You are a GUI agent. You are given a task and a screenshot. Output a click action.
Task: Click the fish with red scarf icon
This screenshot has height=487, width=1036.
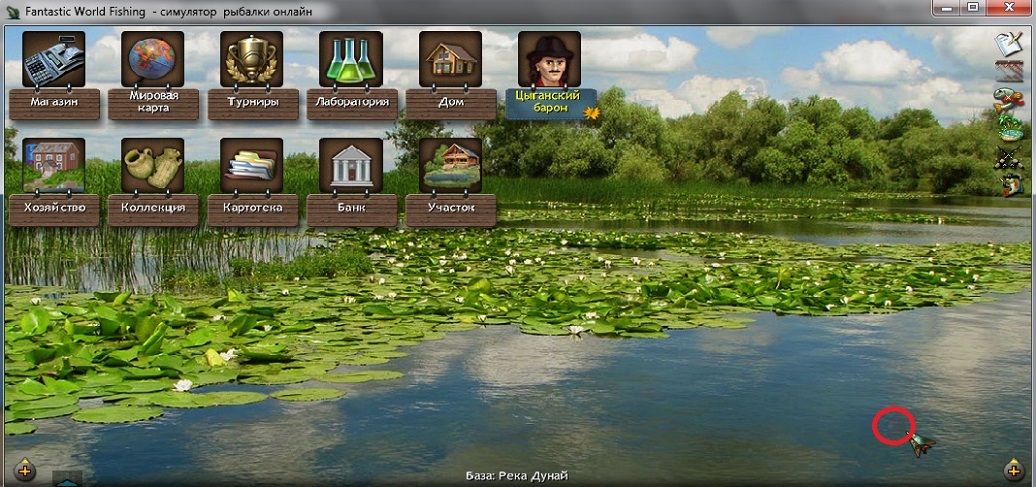tap(1008, 99)
